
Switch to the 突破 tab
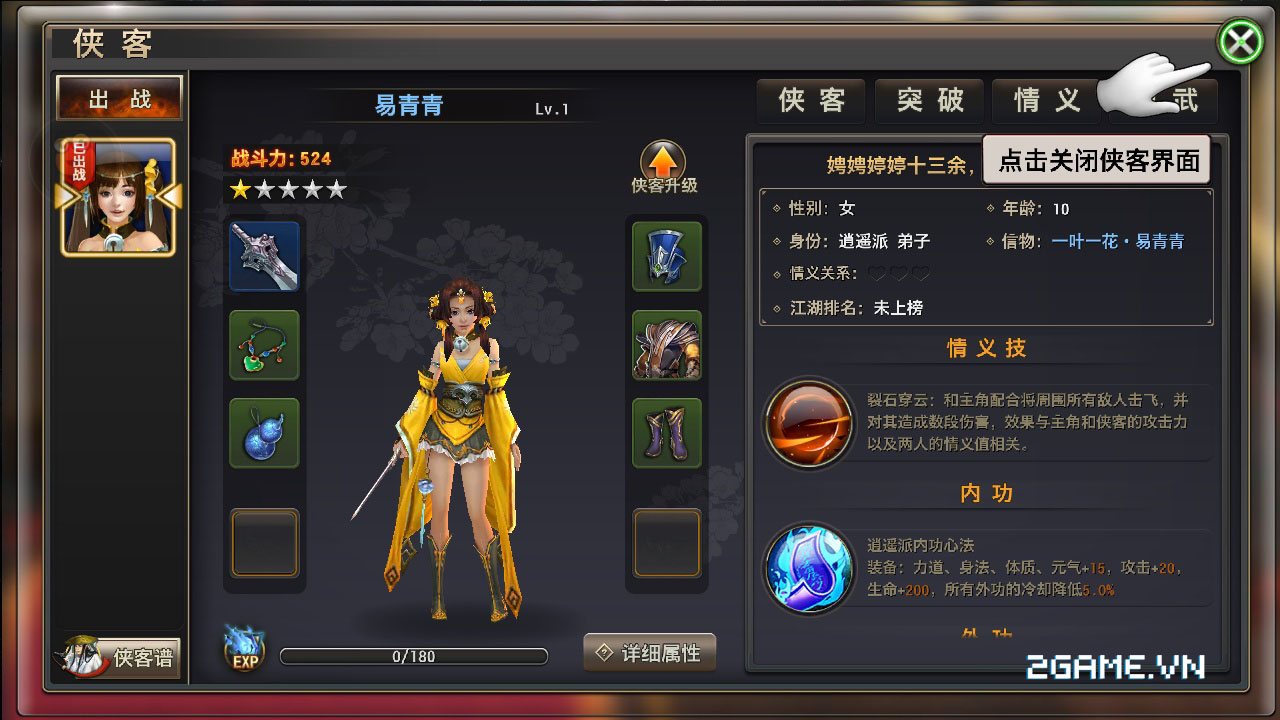pyautogui.click(x=928, y=101)
